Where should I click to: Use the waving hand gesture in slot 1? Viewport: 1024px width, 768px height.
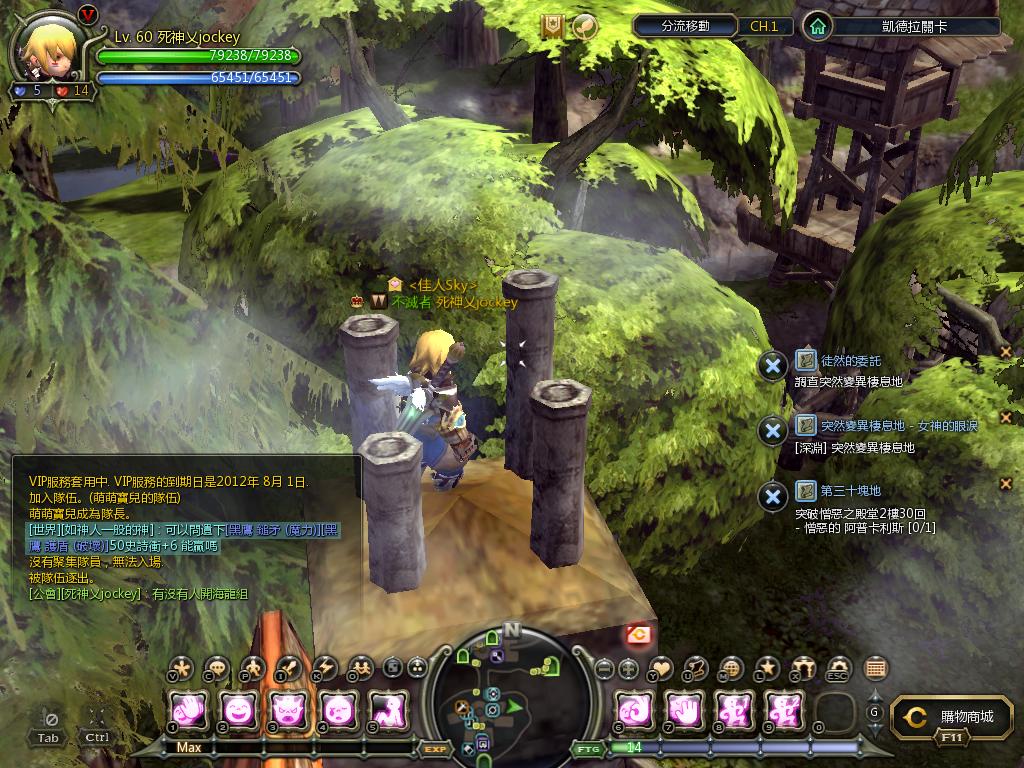coord(188,711)
